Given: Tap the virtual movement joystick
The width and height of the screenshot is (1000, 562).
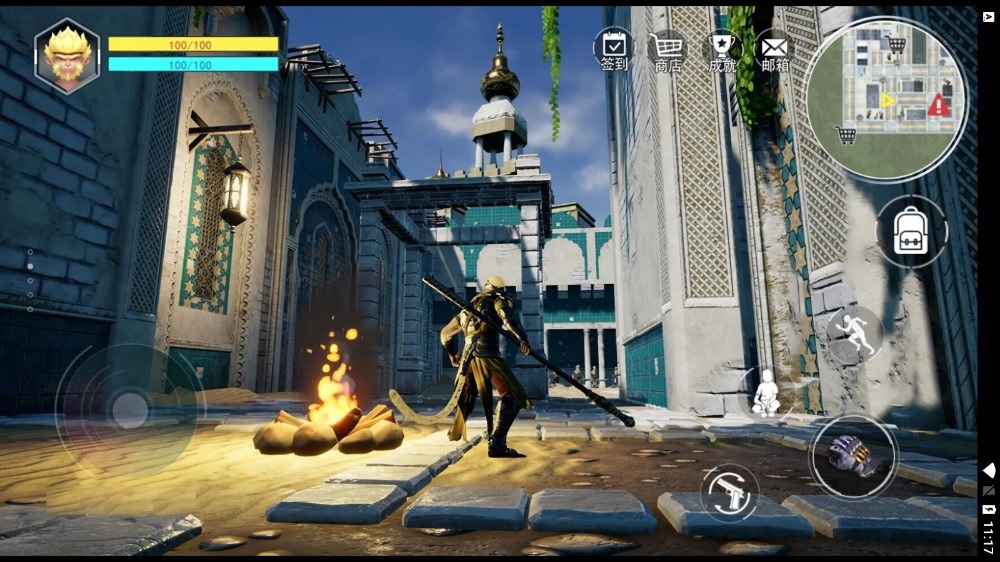Looking at the screenshot, I should coord(129,410).
